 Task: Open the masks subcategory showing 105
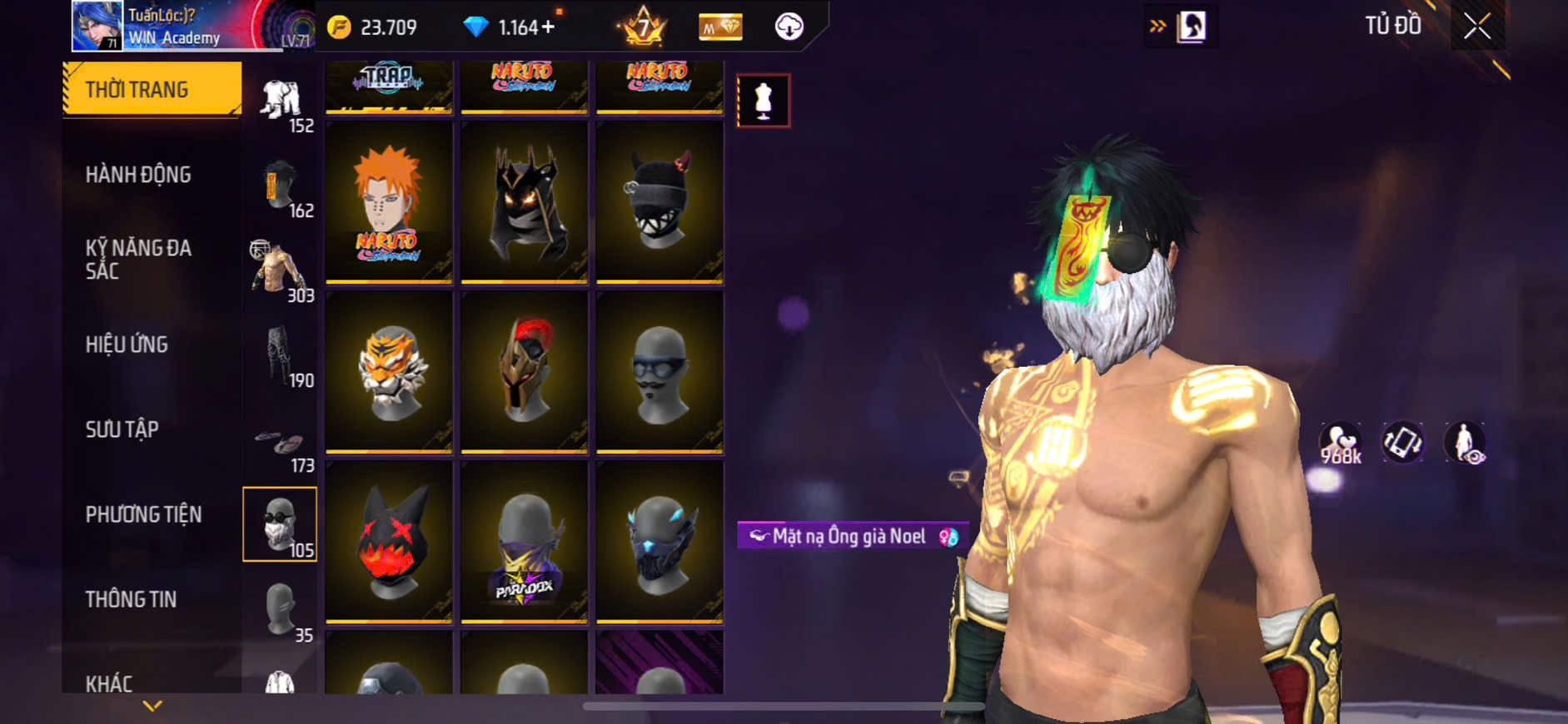coord(280,524)
